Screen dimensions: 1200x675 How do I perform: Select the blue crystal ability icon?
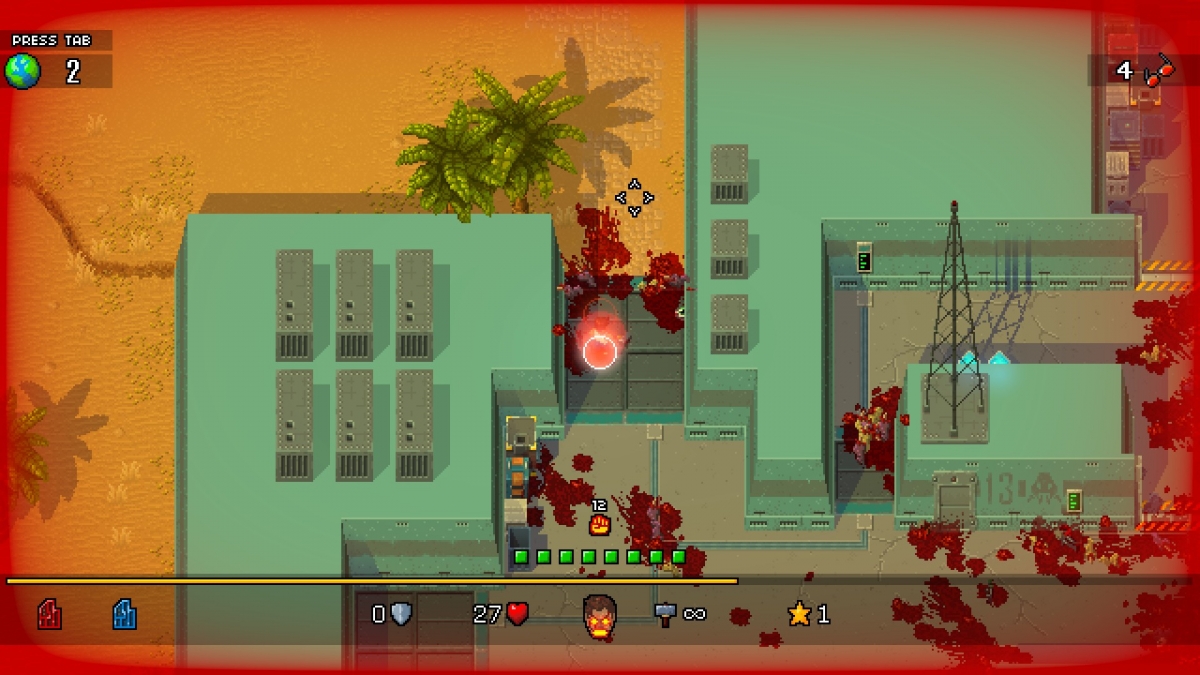[x=124, y=614]
